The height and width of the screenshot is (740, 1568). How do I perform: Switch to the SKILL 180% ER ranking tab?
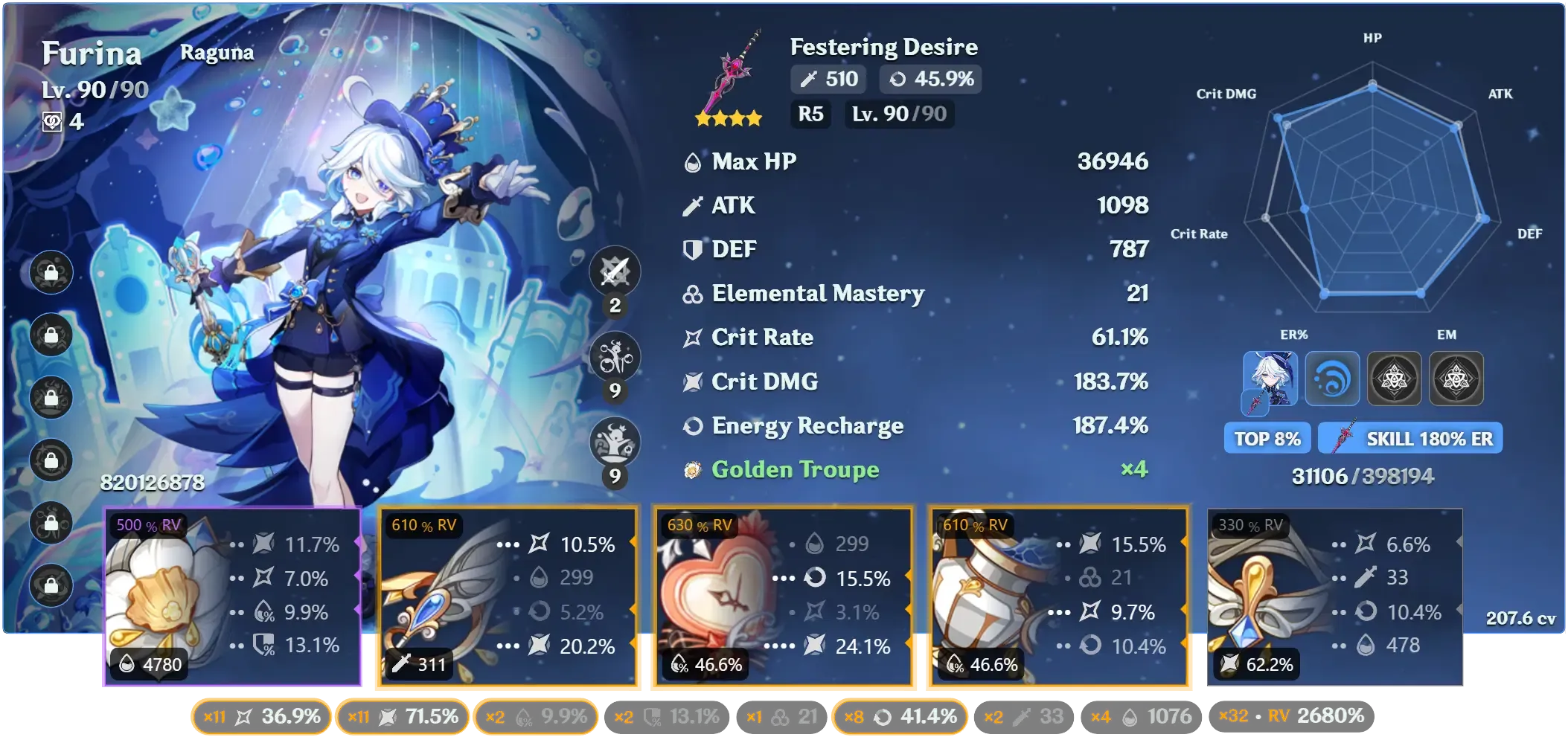[x=1410, y=438]
